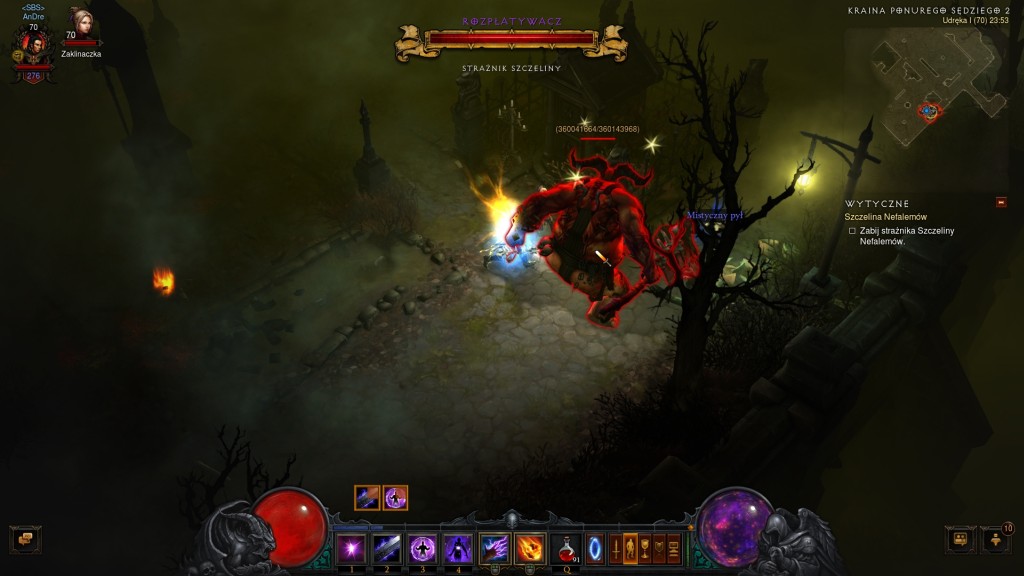Select the purple lightning hand skill
The image size is (1024, 576).
pyautogui.click(x=495, y=548)
